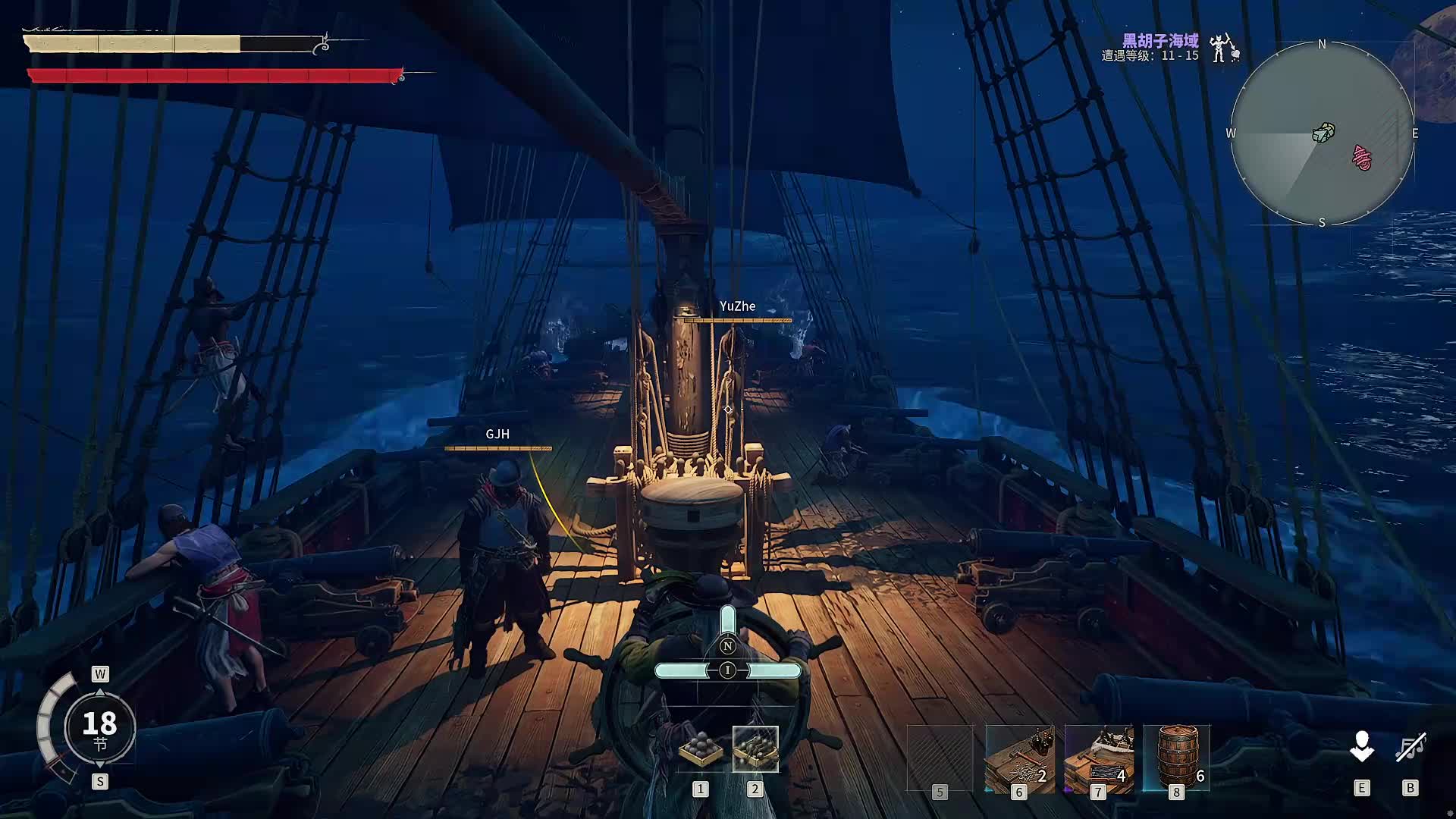Click the Blackbeard skeleton flag icon
The width and height of the screenshot is (1456, 819).
1222,48
